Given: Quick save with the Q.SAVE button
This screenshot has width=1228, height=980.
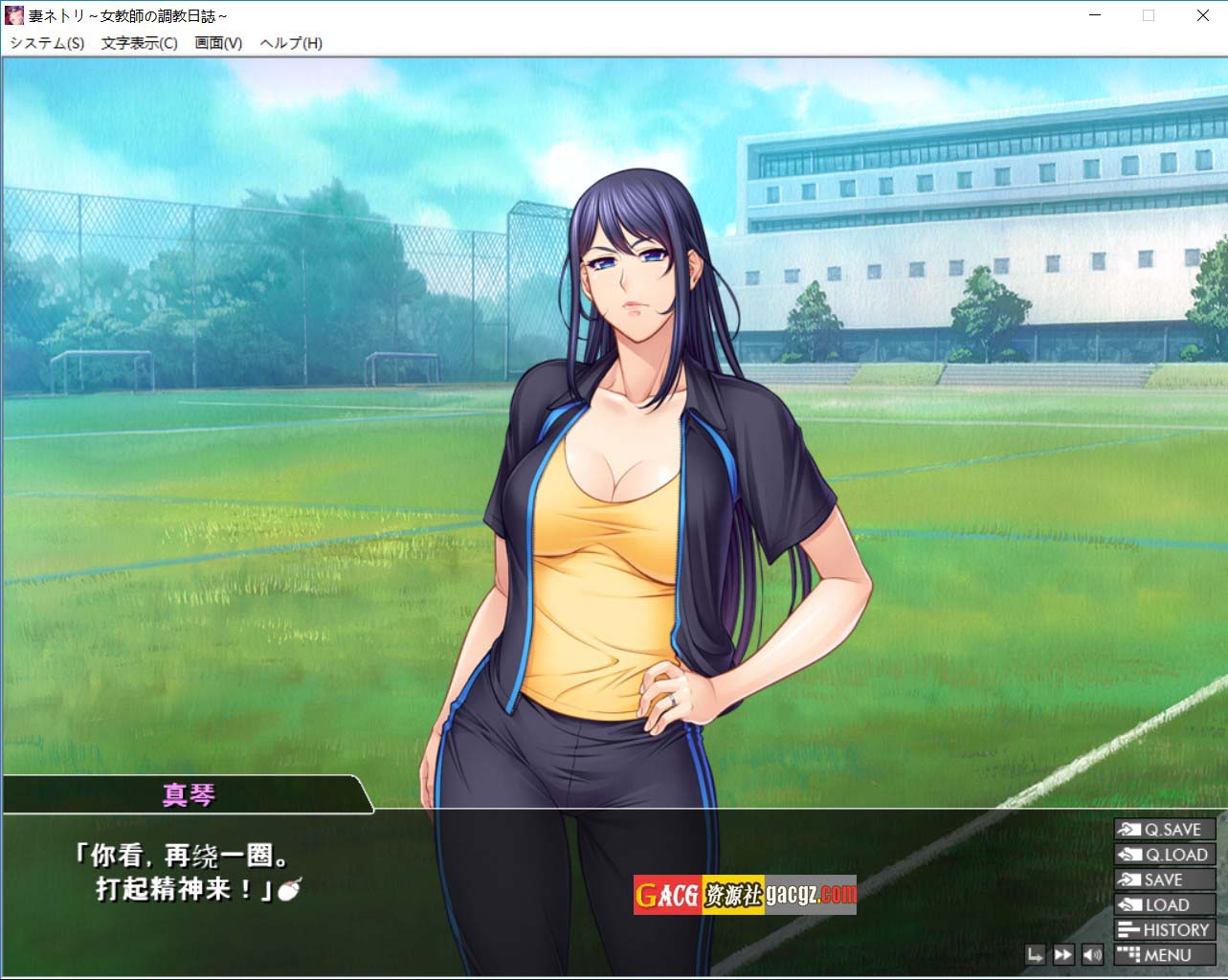Looking at the screenshot, I should [x=1164, y=830].
